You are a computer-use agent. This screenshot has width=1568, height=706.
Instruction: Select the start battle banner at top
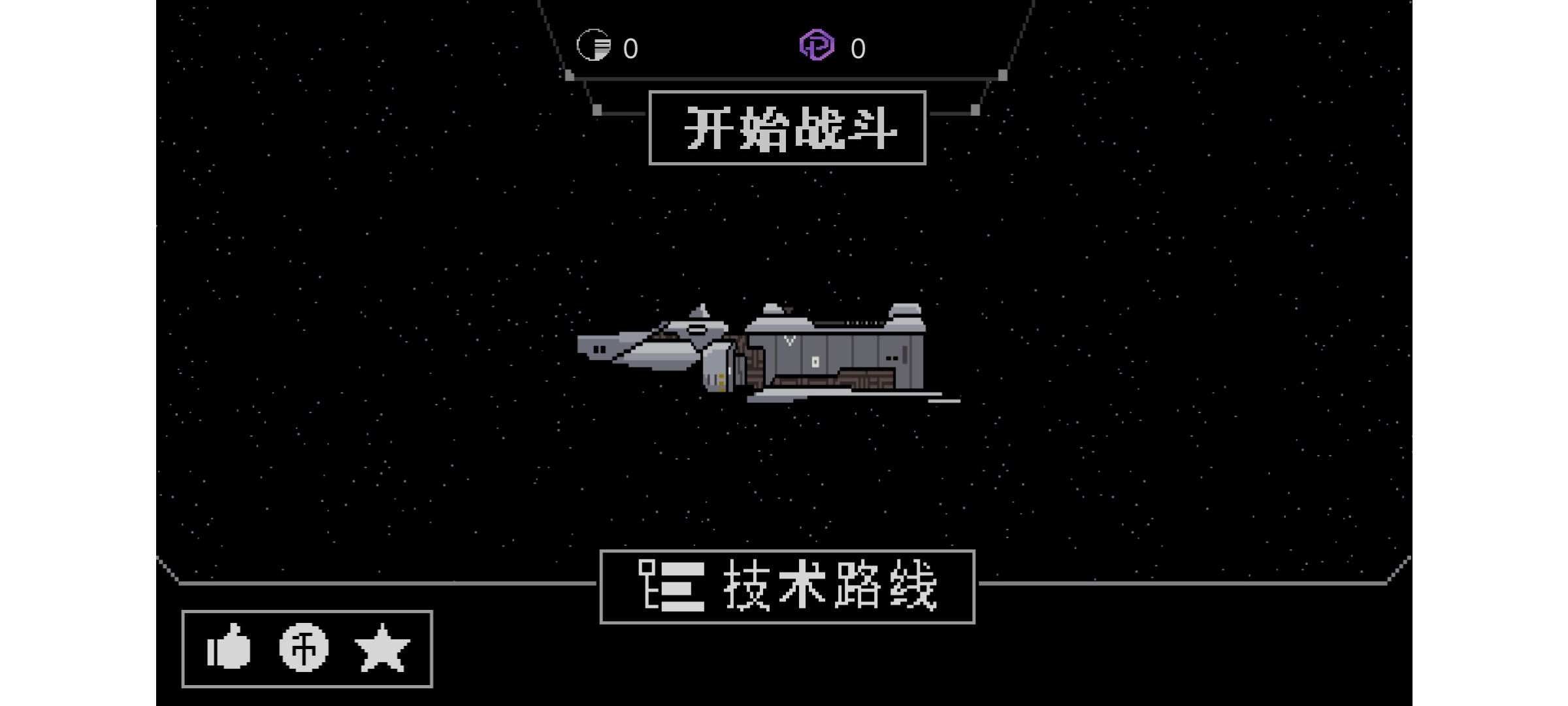(787, 128)
